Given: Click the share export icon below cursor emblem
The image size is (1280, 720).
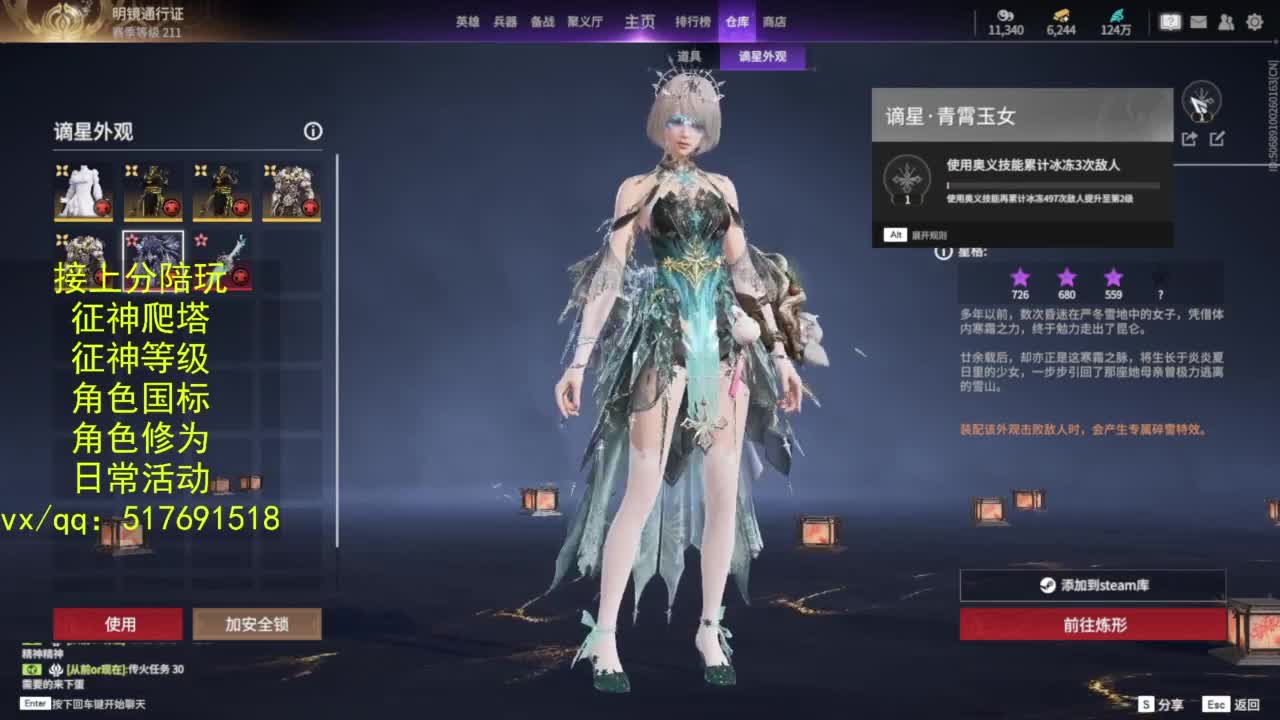Looking at the screenshot, I should click(x=1189, y=138).
